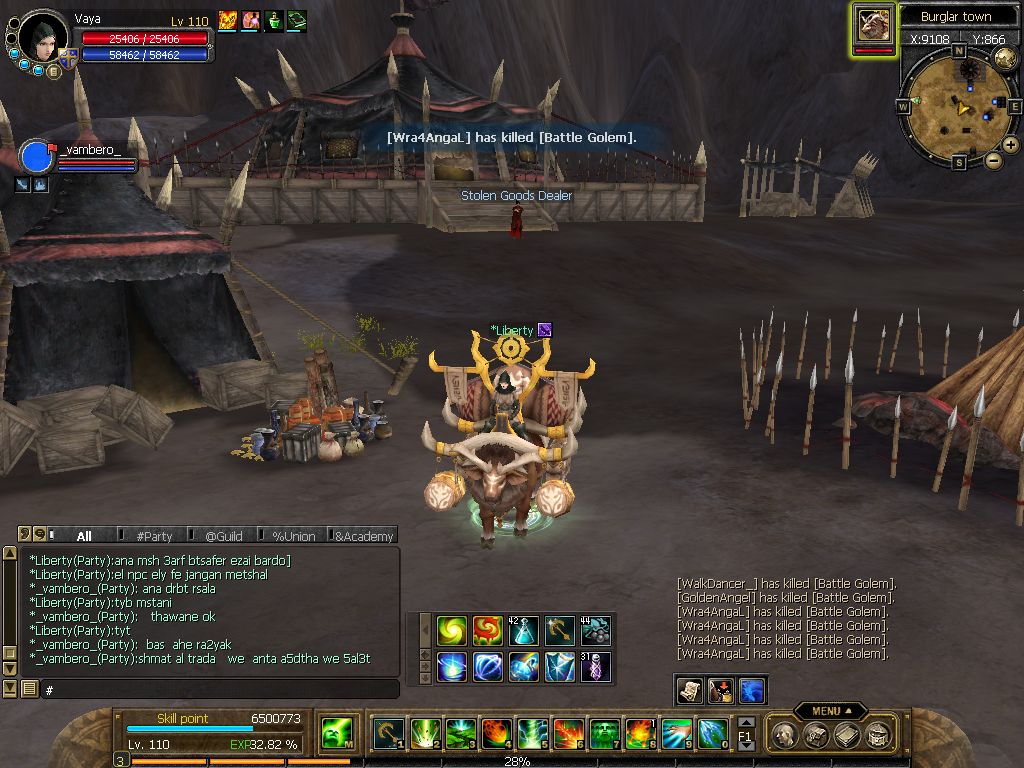
Task: Use the potion flask with 42 count
Action: click(x=524, y=631)
